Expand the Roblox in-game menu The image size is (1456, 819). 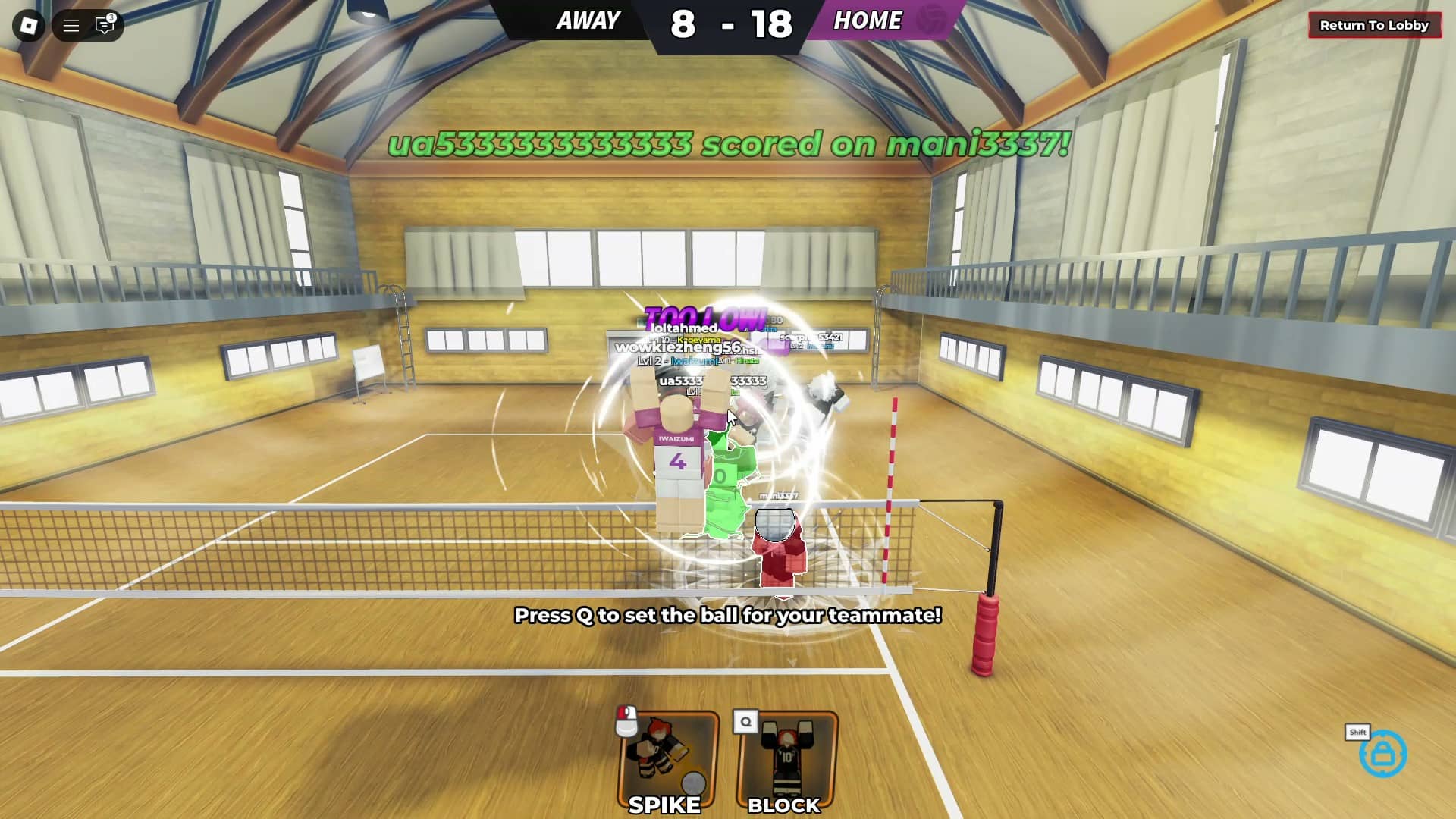29,26
